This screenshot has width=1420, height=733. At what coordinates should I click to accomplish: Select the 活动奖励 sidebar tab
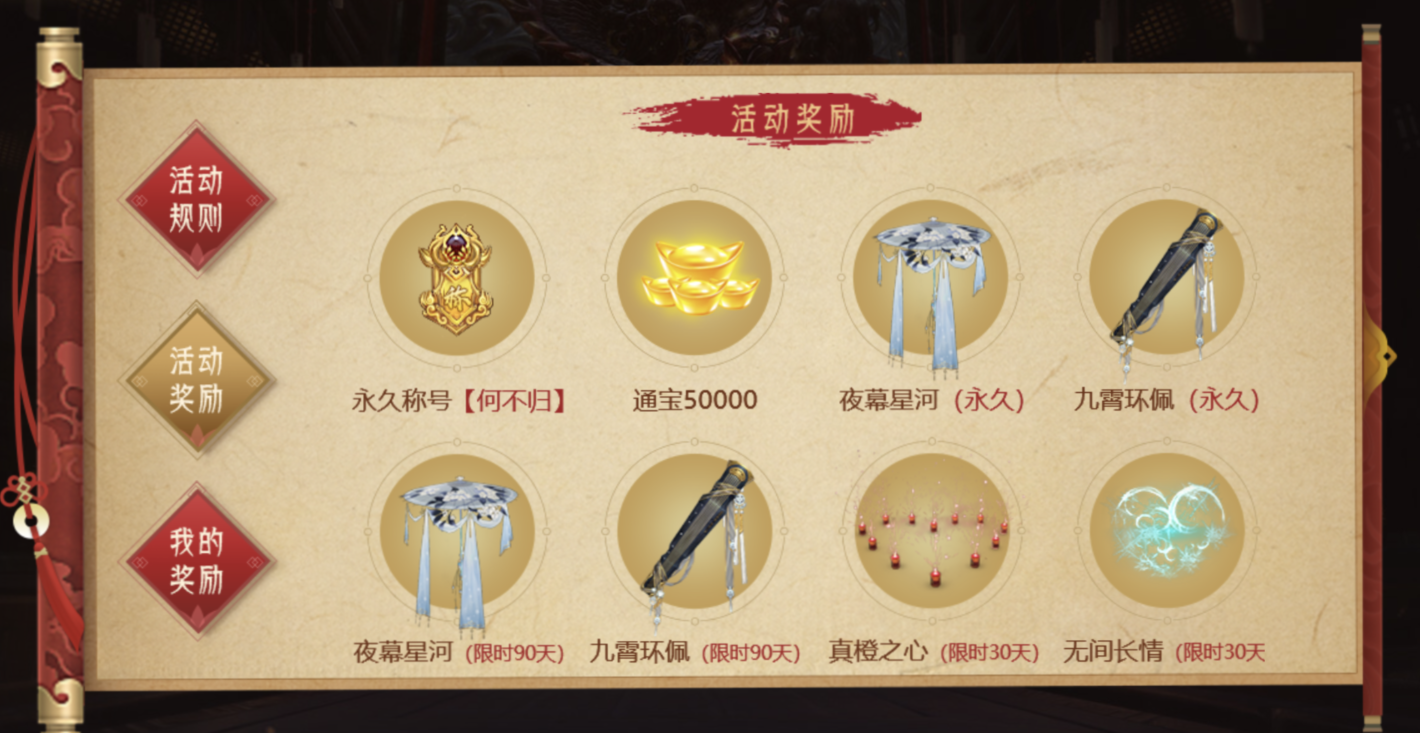(196, 381)
